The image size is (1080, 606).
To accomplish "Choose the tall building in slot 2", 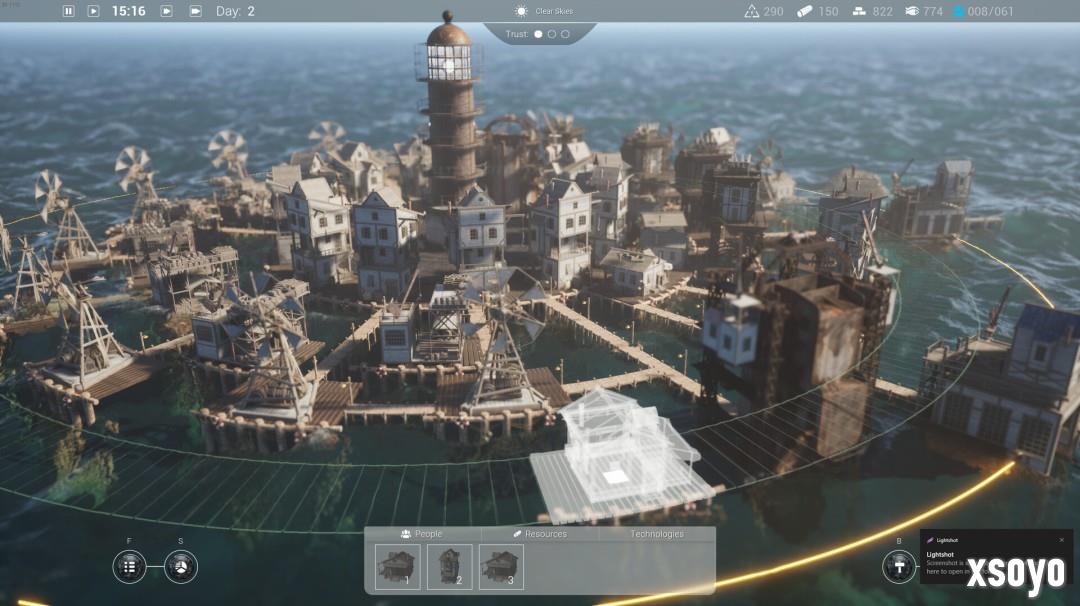I will tap(450, 566).
